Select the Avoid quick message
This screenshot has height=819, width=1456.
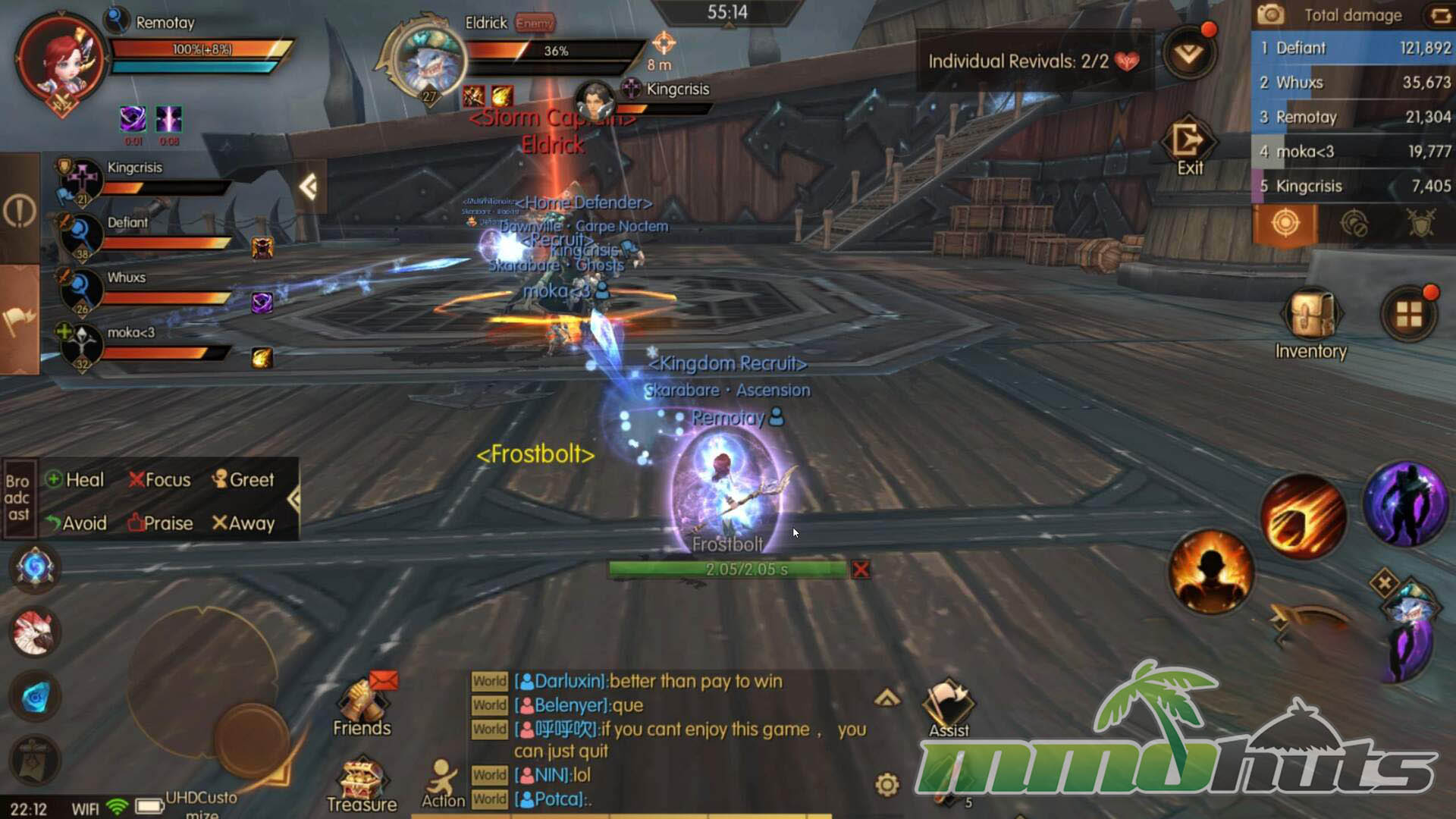pos(76,523)
